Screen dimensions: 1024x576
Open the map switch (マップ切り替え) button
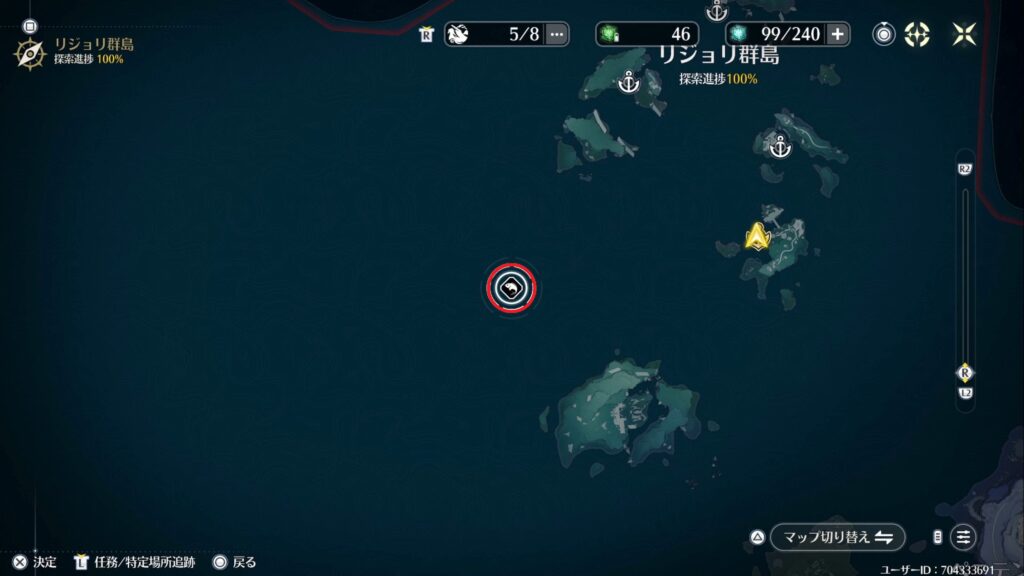(837, 537)
